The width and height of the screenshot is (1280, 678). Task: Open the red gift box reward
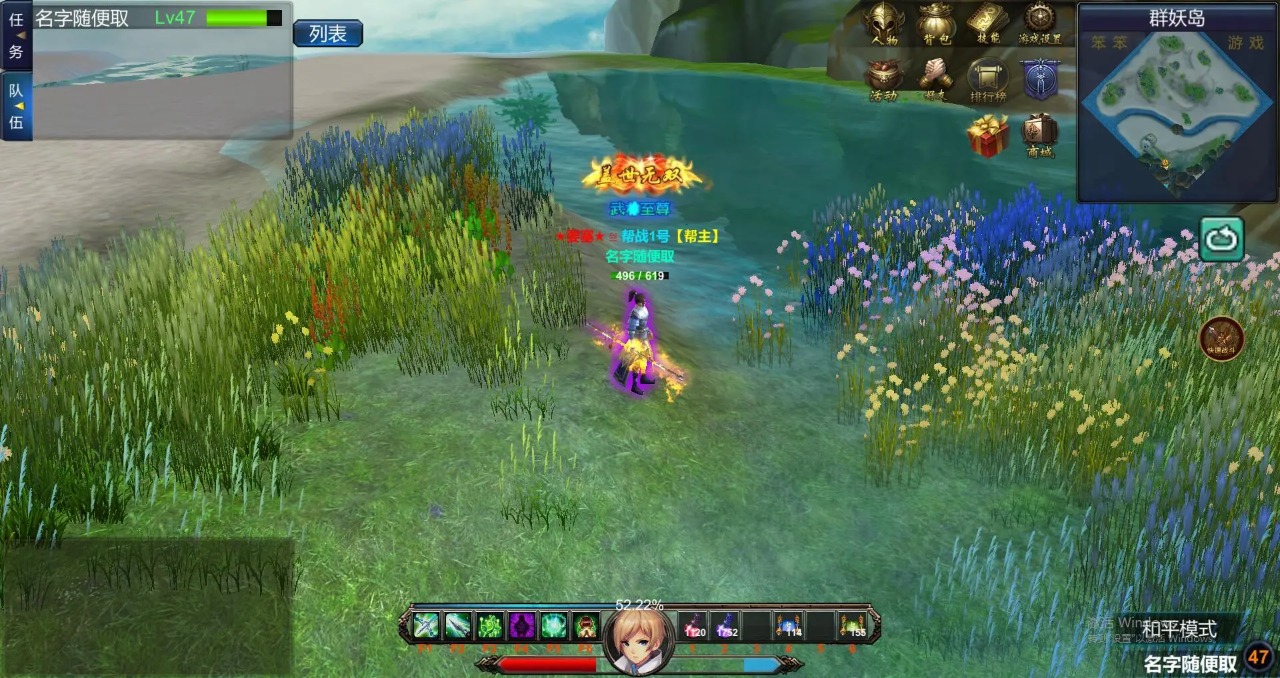click(987, 135)
